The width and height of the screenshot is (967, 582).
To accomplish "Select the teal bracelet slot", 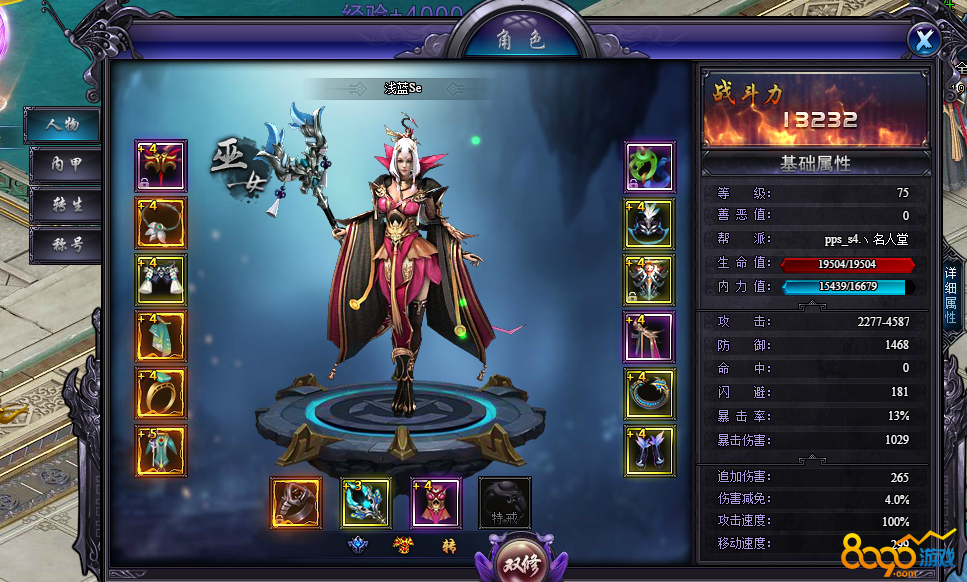I will (650, 393).
